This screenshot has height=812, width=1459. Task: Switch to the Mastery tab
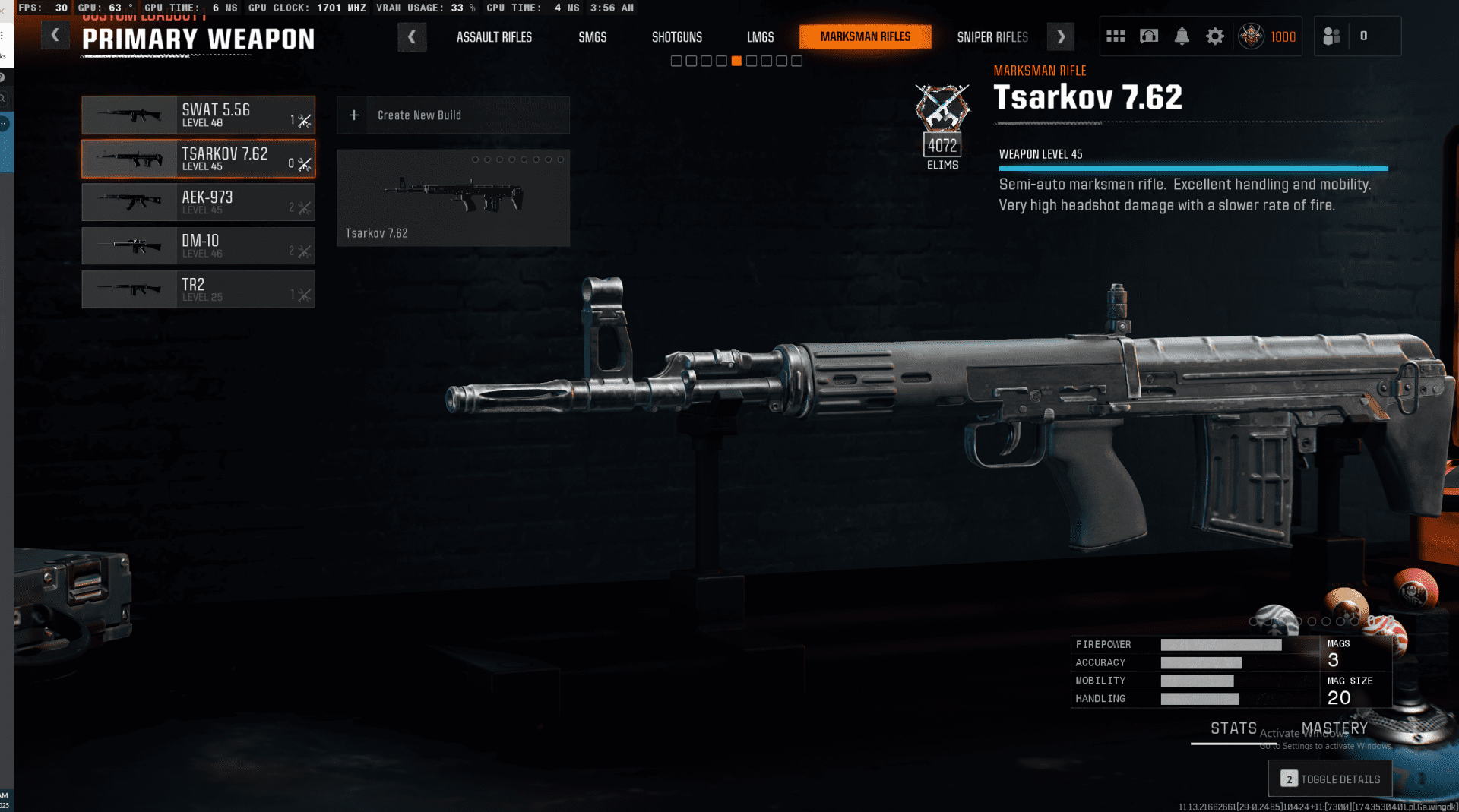(x=1334, y=728)
